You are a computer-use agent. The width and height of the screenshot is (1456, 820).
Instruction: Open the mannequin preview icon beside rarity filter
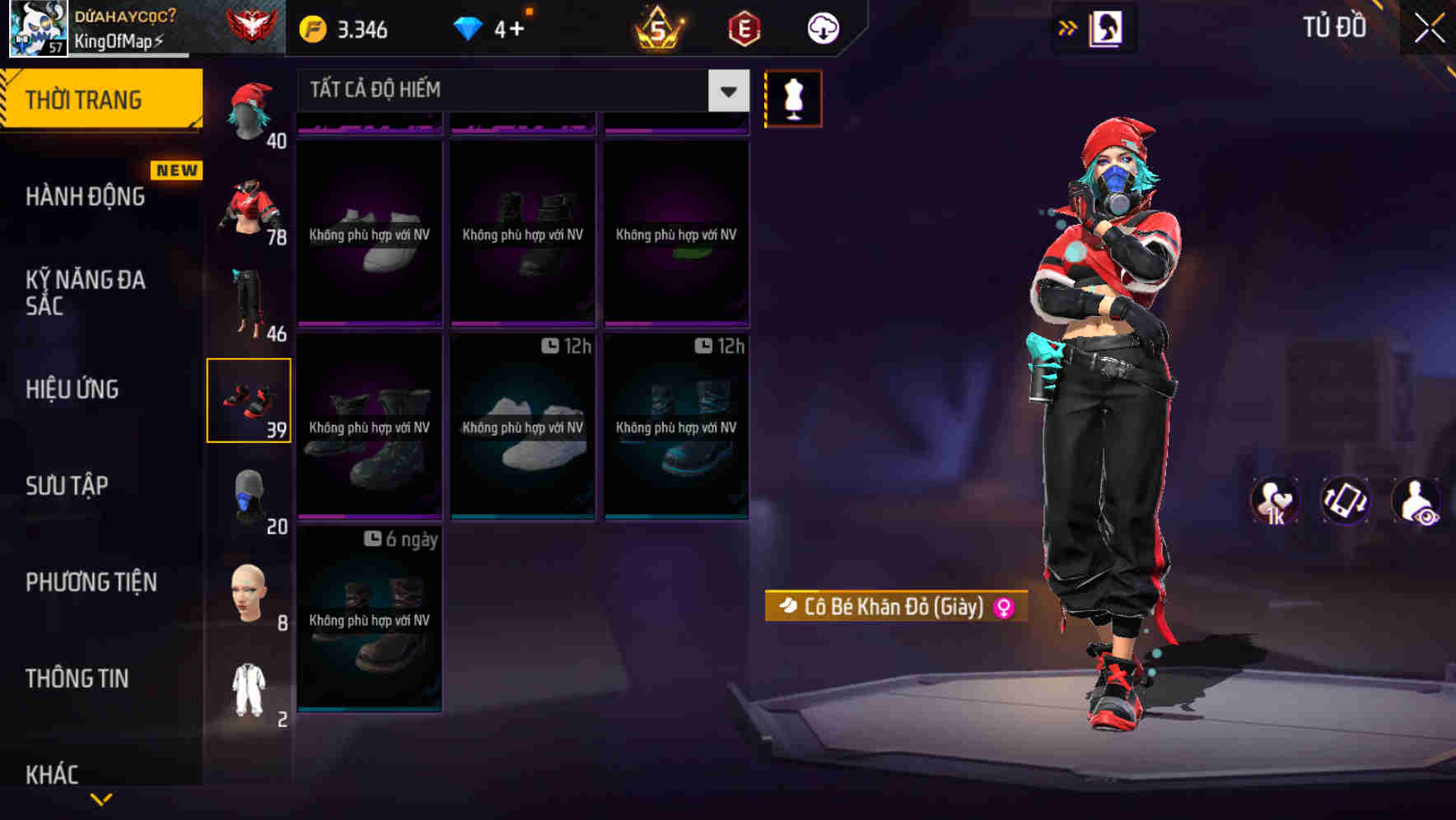(793, 97)
